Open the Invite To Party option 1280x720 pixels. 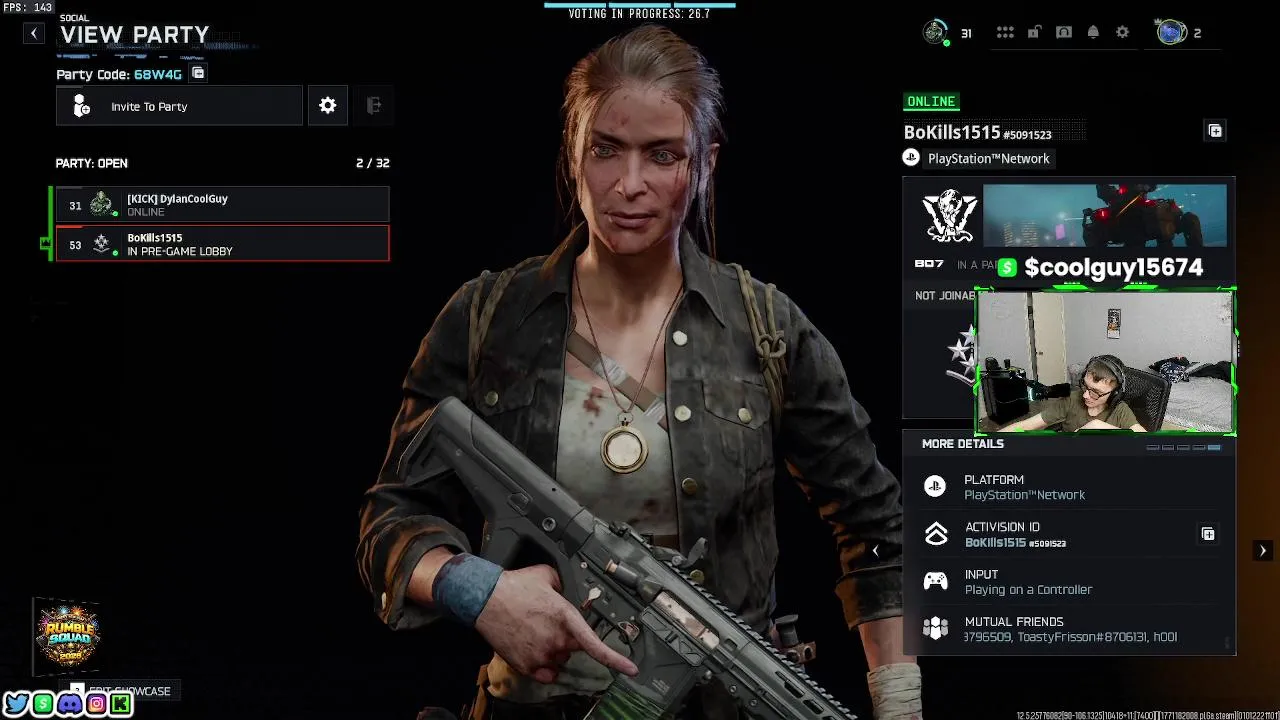[x=179, y=106]
